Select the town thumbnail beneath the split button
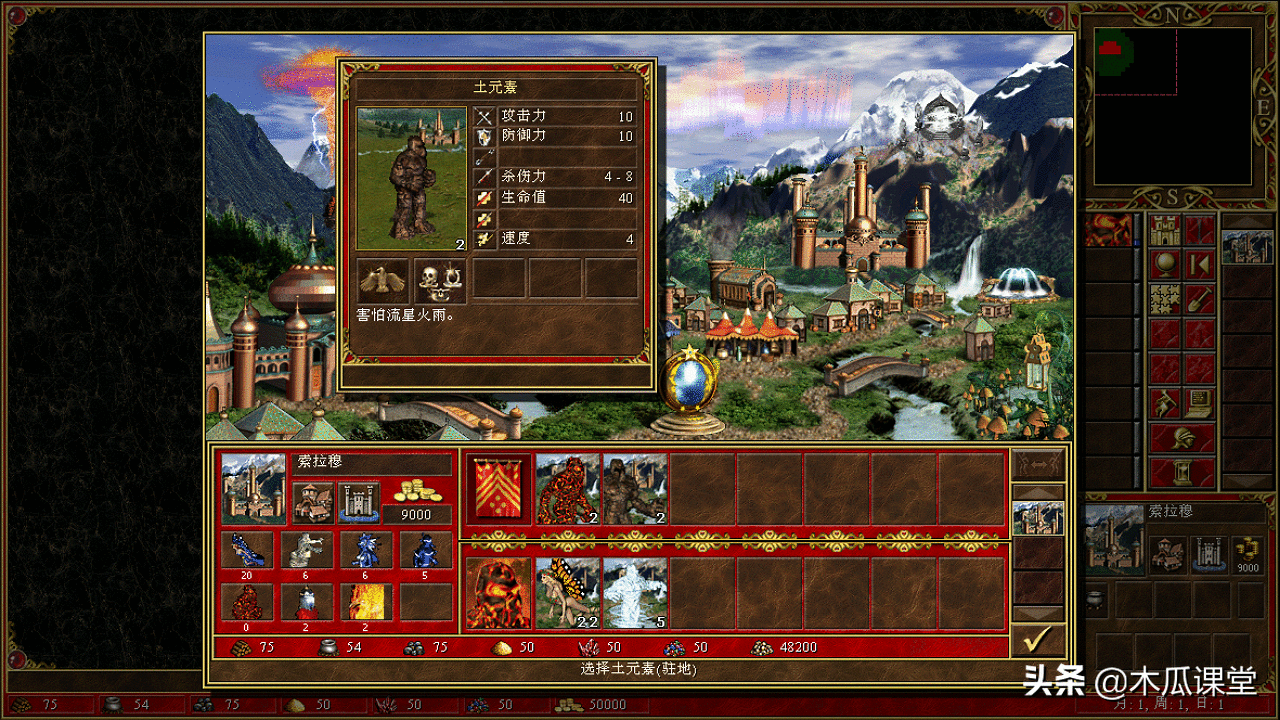Image resolution: width=1280 pixels, height=720 pixels. pos(1038,518)
